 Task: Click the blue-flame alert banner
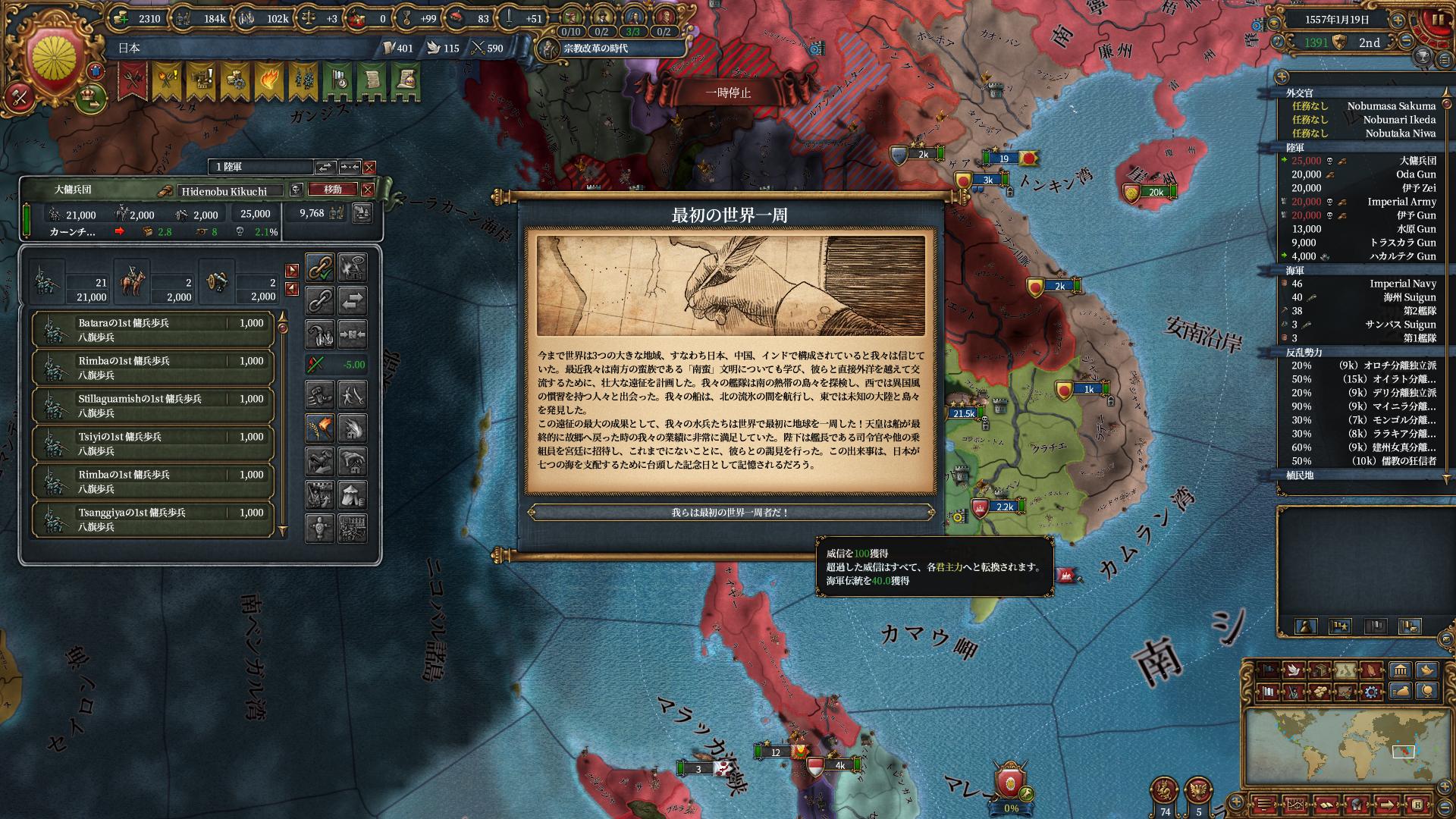268,81
